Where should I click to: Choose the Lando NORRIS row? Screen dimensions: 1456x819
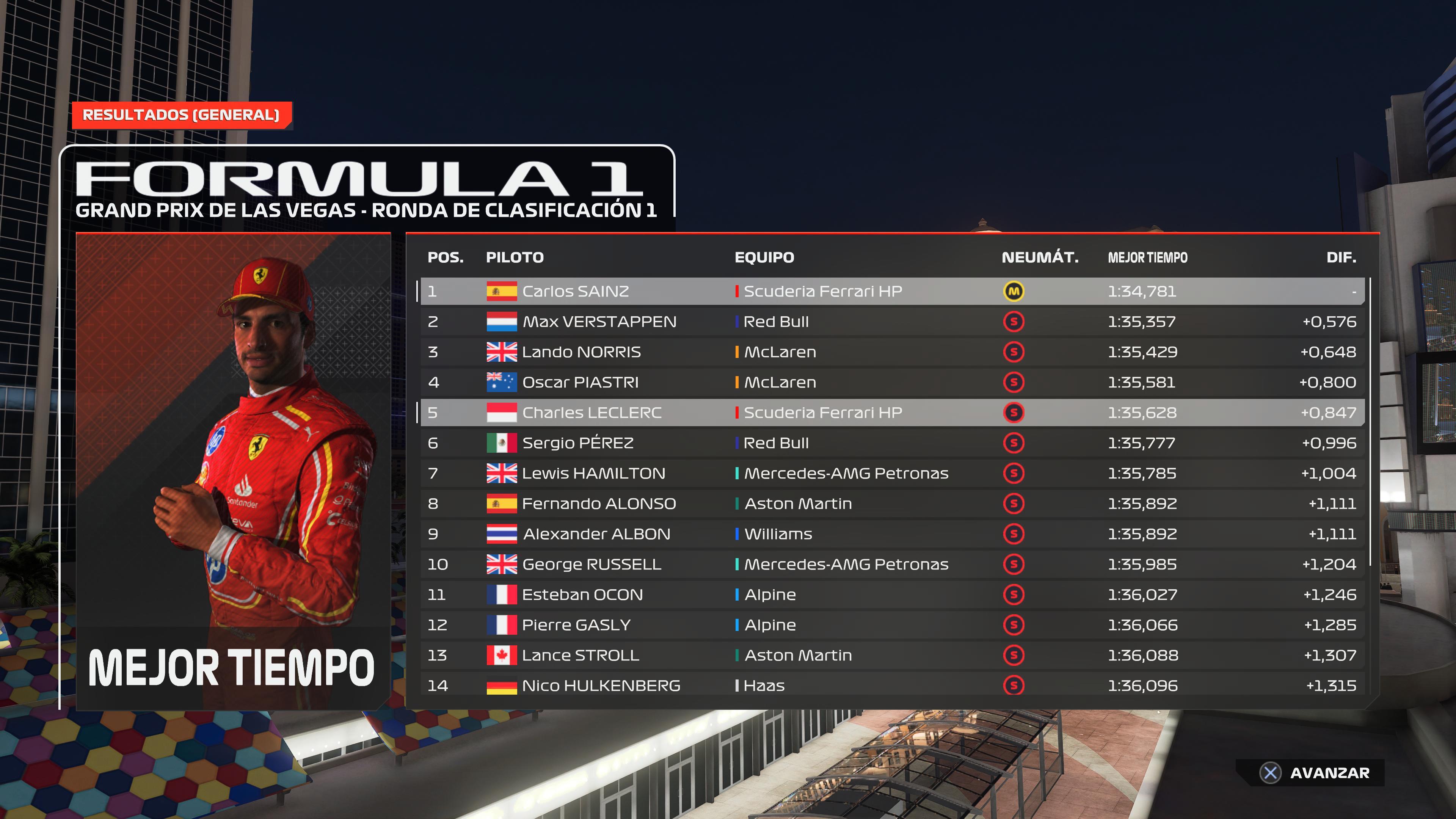892,352
